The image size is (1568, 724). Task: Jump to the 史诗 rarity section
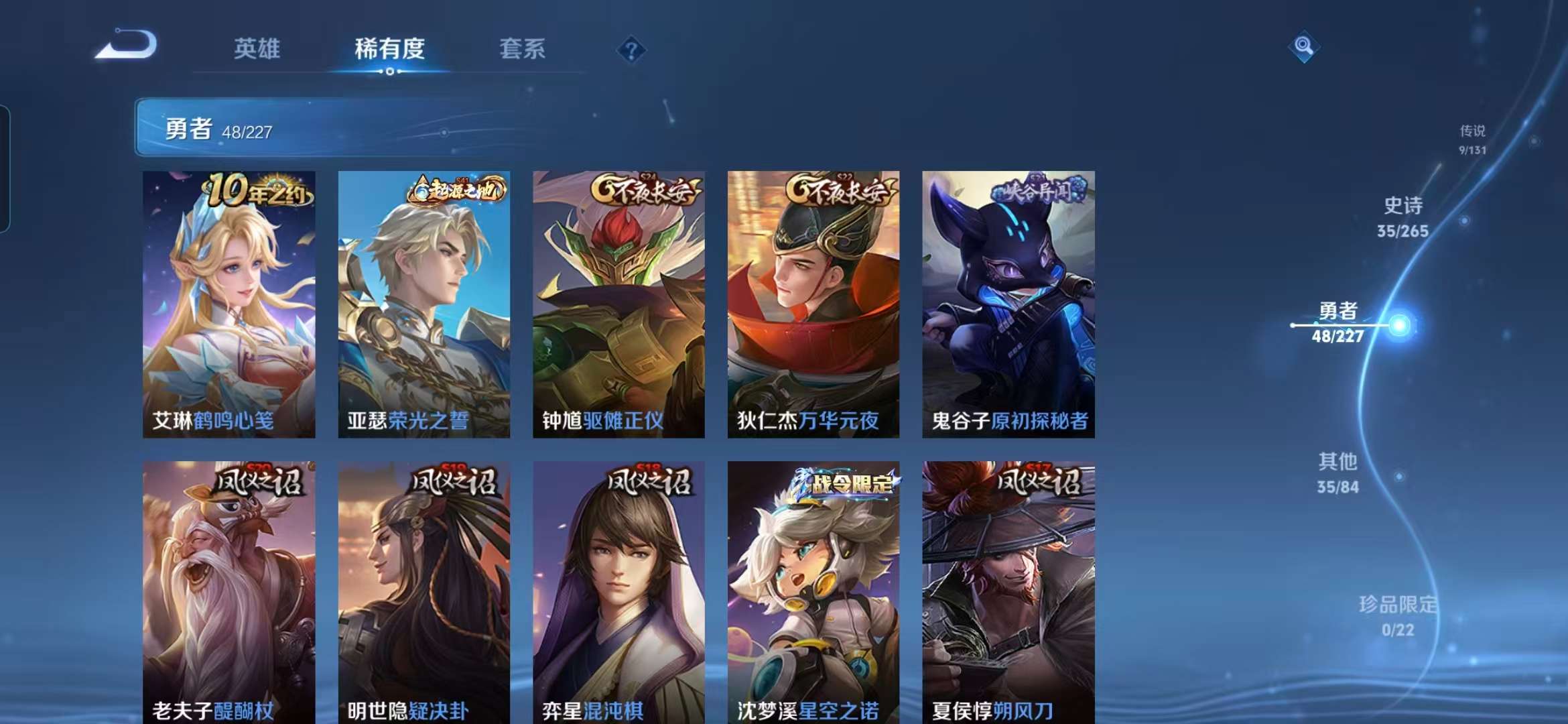coord(1402,217)
